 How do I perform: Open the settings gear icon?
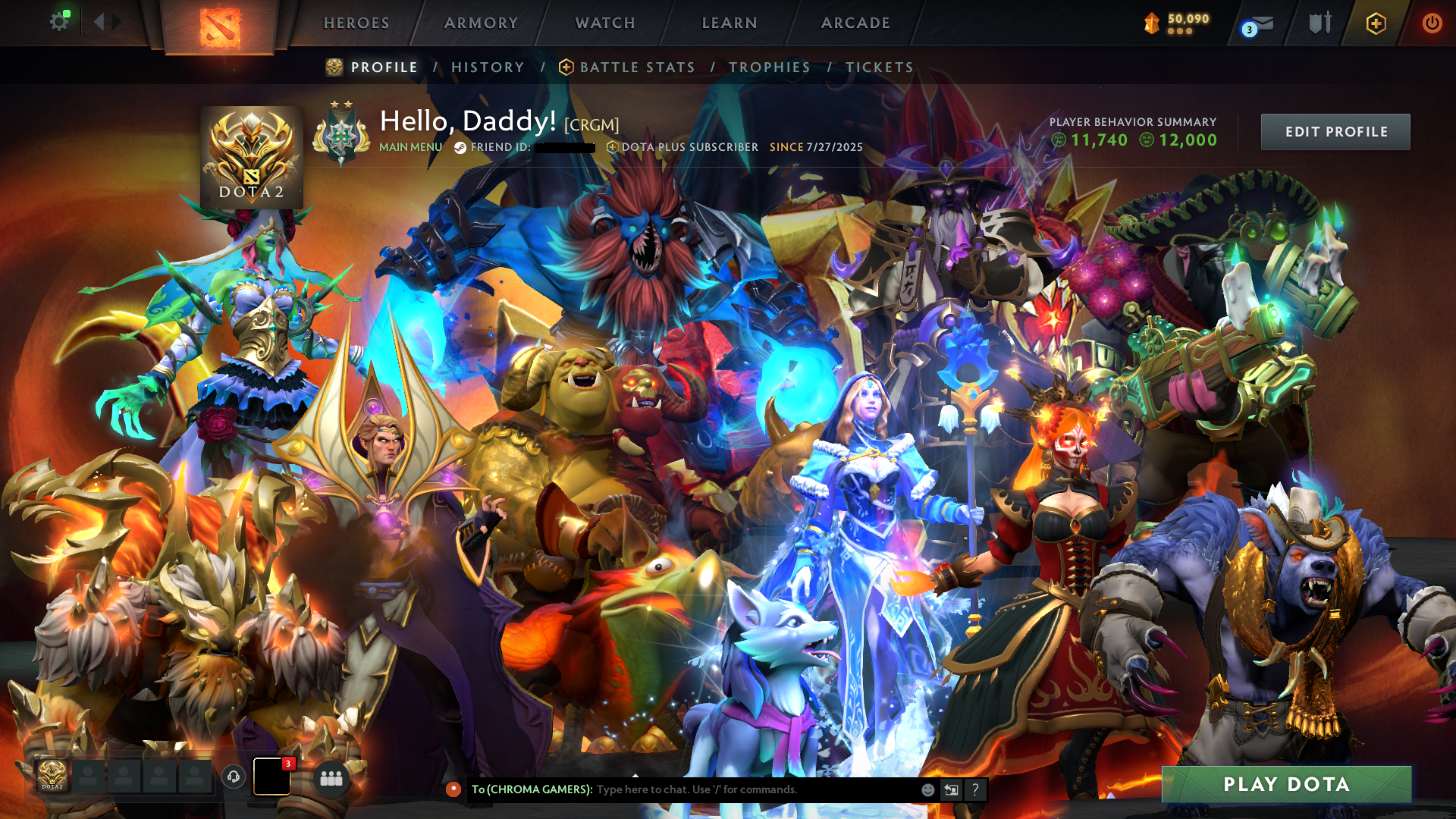pos(59,22)
